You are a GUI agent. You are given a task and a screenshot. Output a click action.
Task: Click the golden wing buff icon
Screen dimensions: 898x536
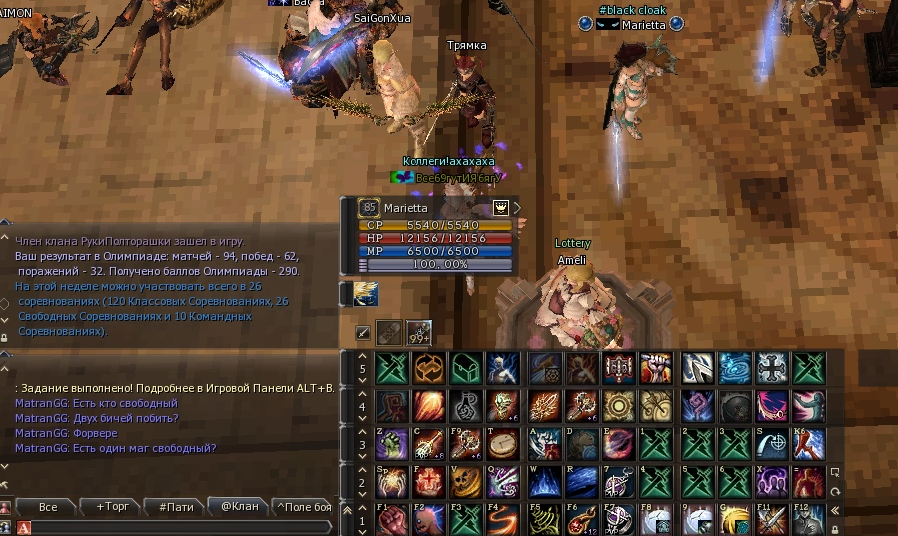point(366,293)
